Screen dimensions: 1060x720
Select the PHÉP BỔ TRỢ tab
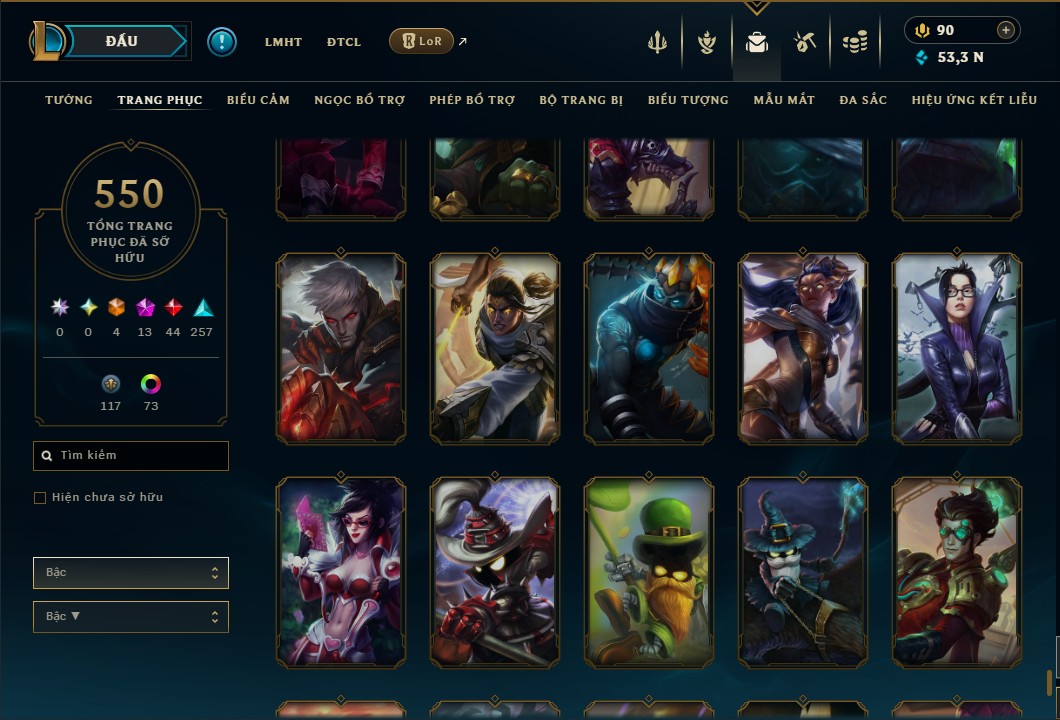pyautogui.click(x=472, y=100)
